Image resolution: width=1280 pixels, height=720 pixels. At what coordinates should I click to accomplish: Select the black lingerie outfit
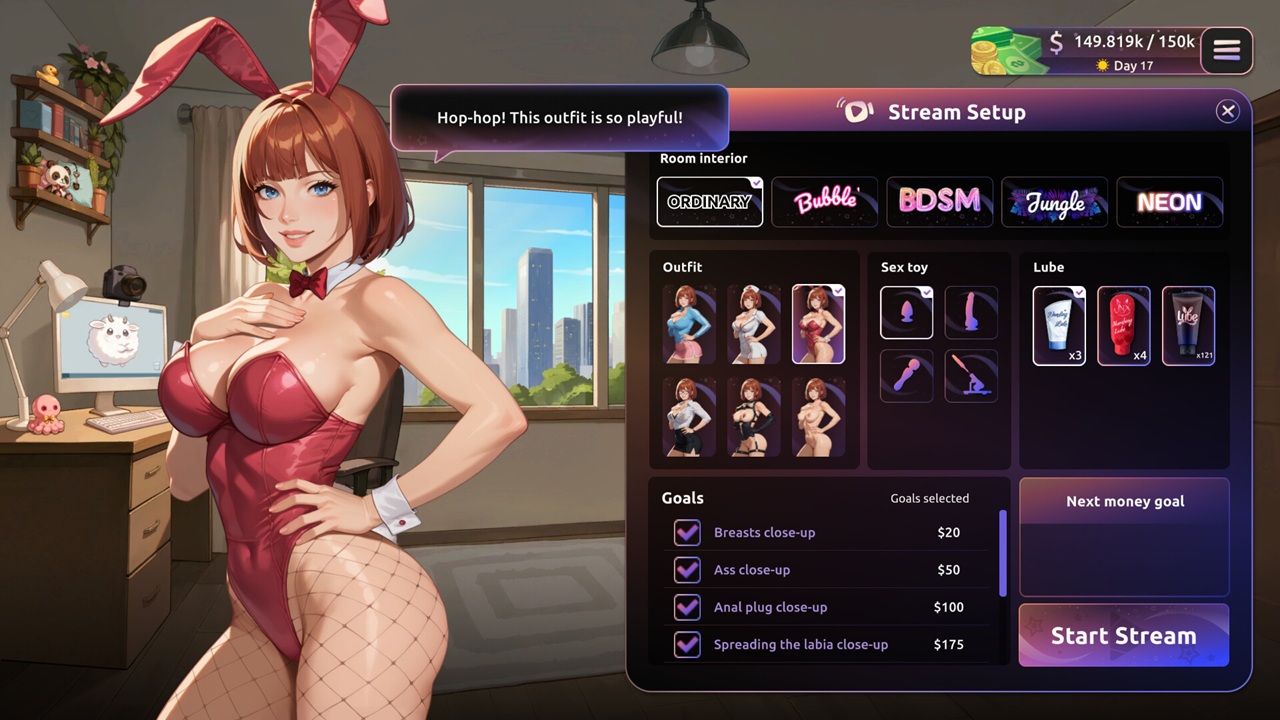754,416
